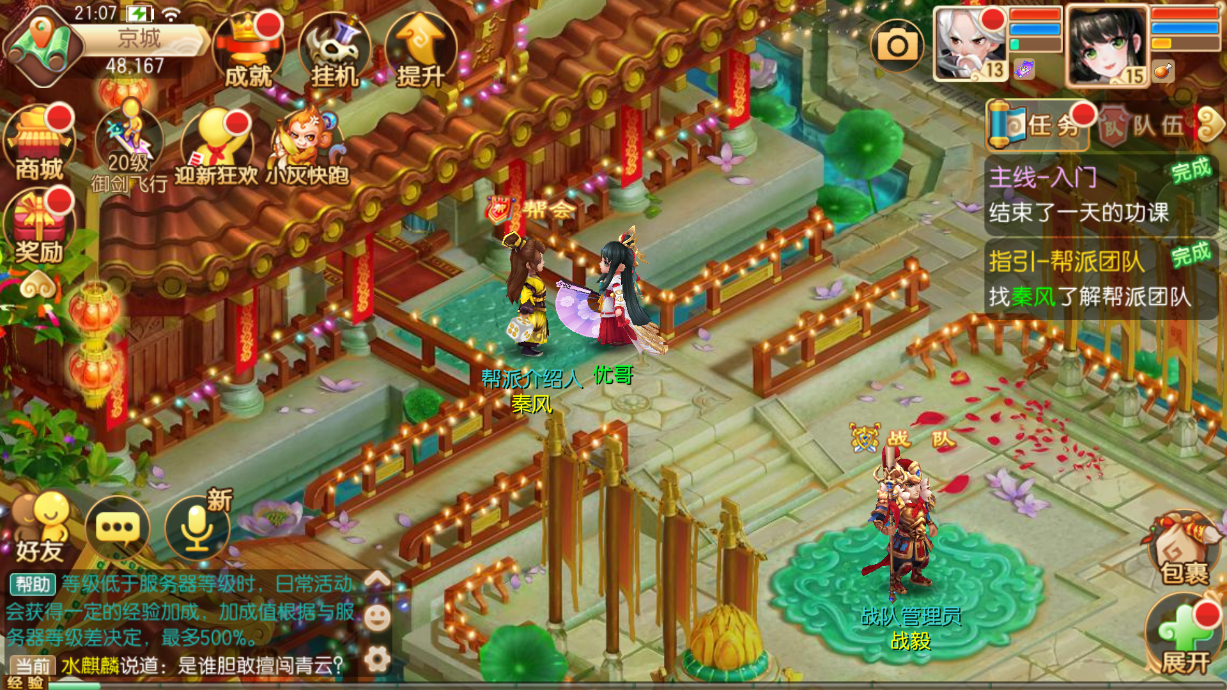Open the 成就 achievements menu
This screenshot has width=1227, height=690.
pos(248,50)
